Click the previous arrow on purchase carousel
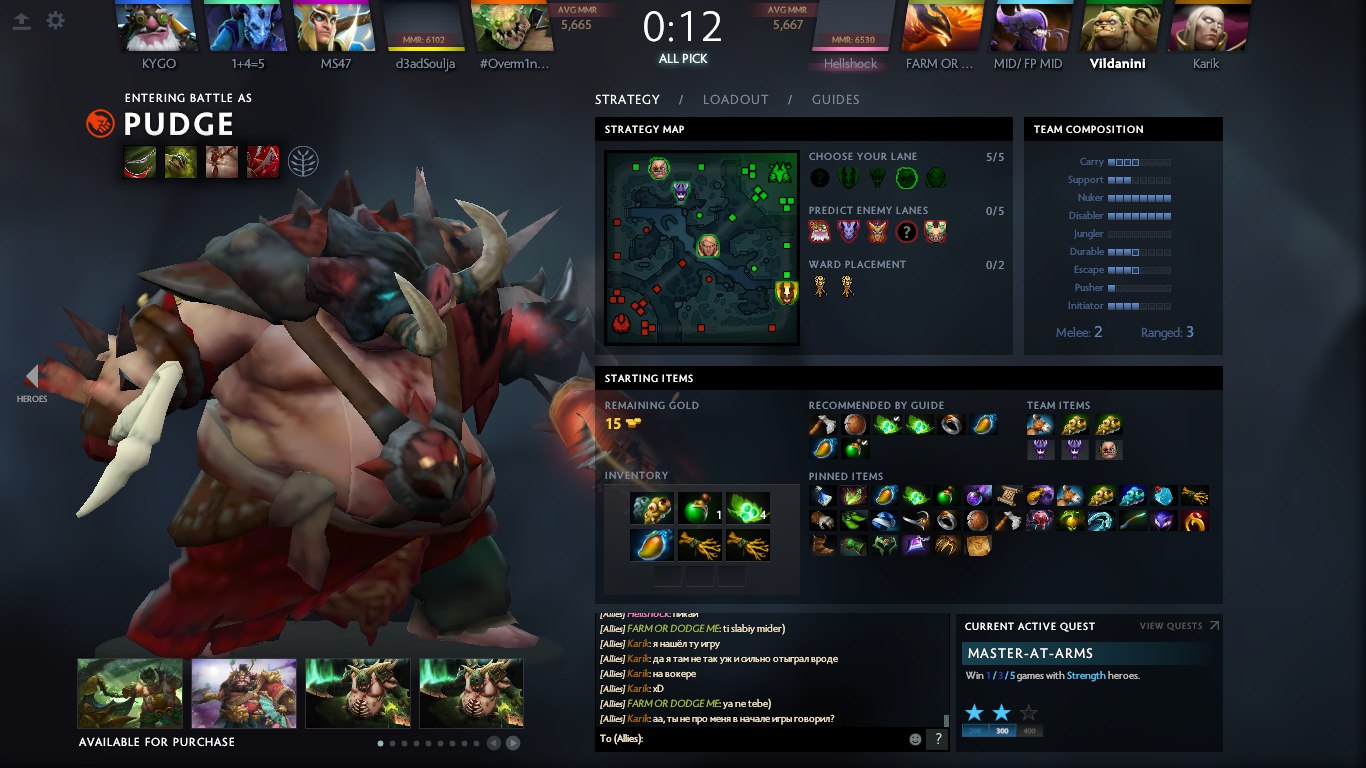The image size is (1366, 768). (492, 743)
